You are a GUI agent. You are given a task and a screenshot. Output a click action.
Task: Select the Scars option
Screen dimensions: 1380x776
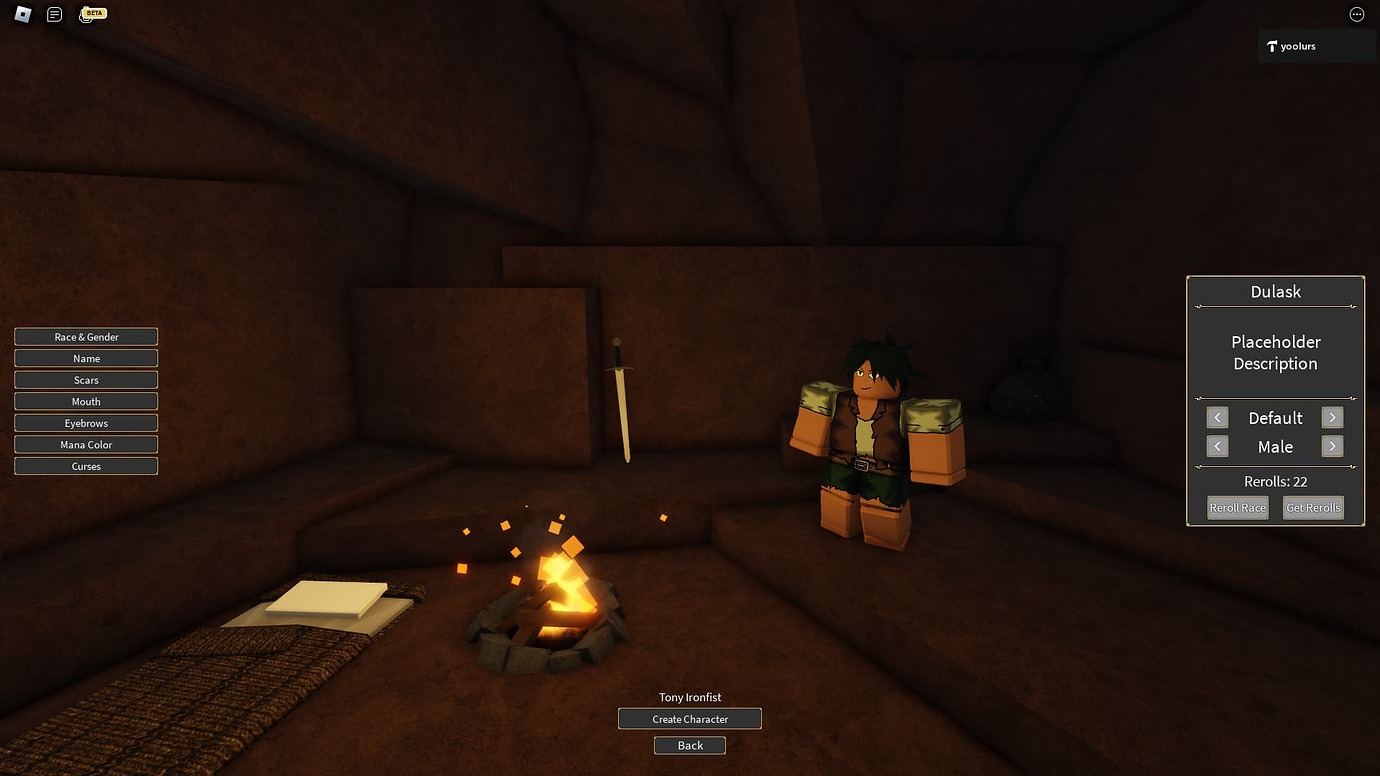click(86, 379)
